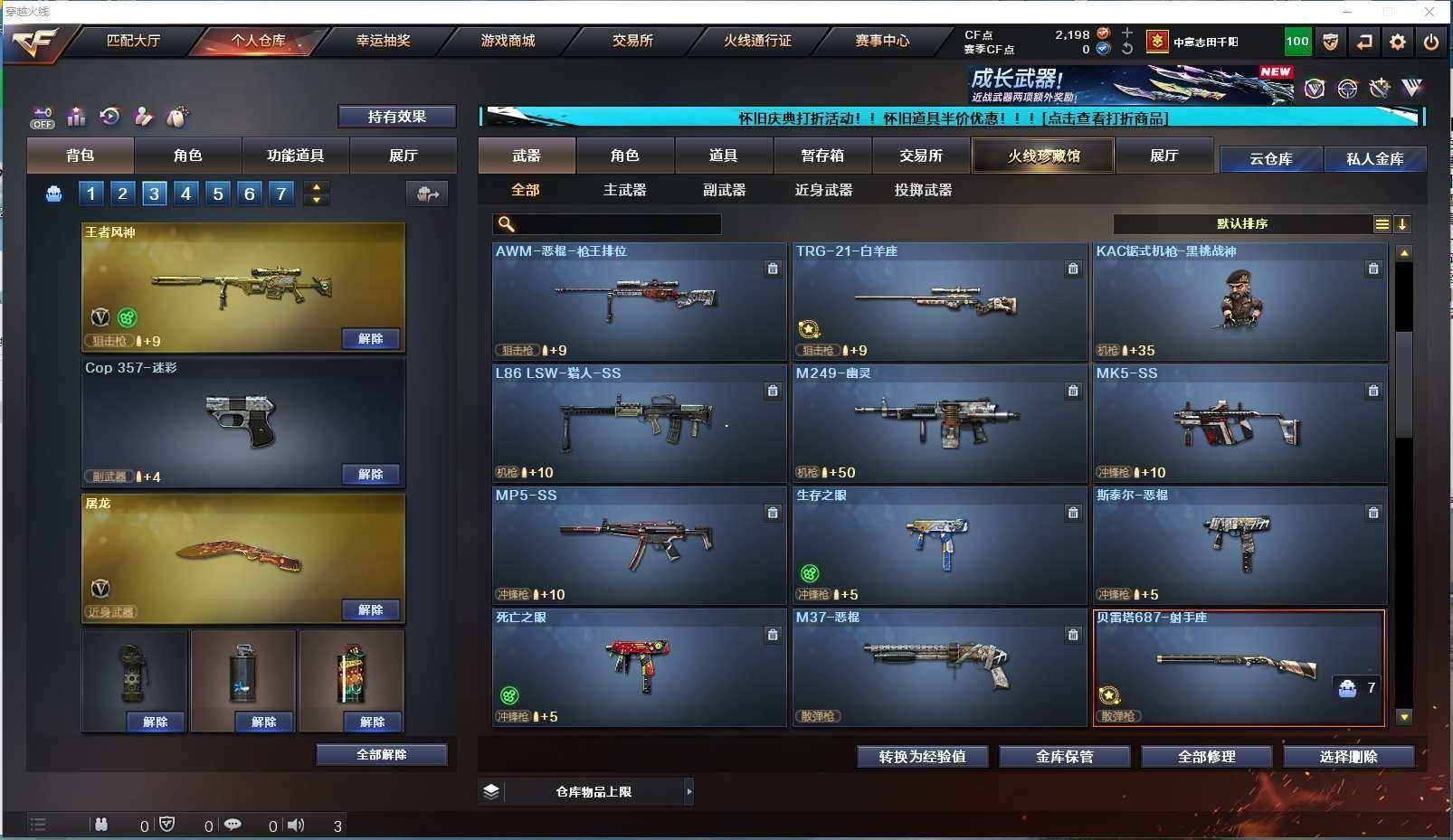Open the 幸运抽奖 lucky draw page
This screenshot has height=840, width=1453.
[x=383, y=41]
